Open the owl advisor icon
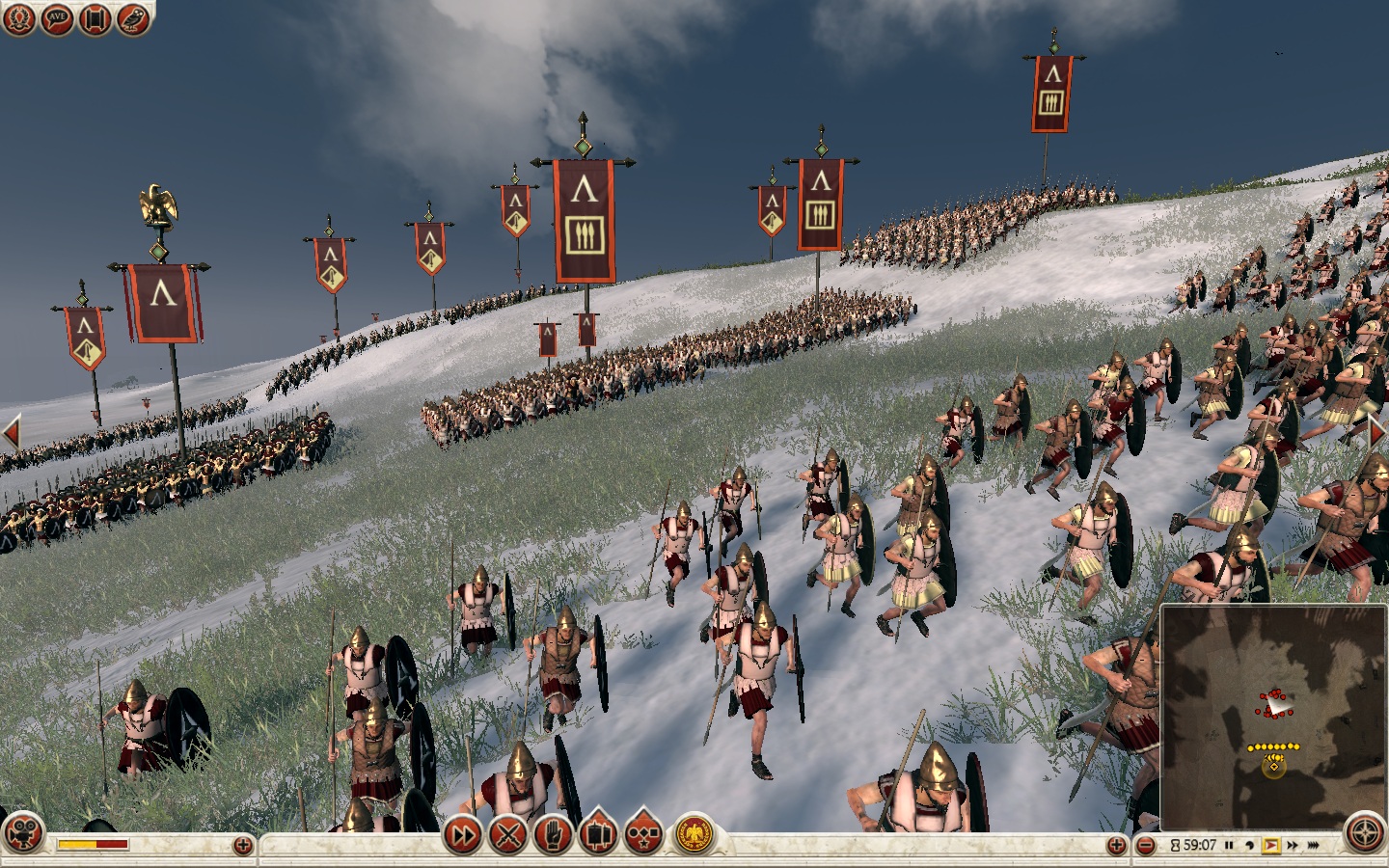Screen dimensions: 1389x868 133,19
